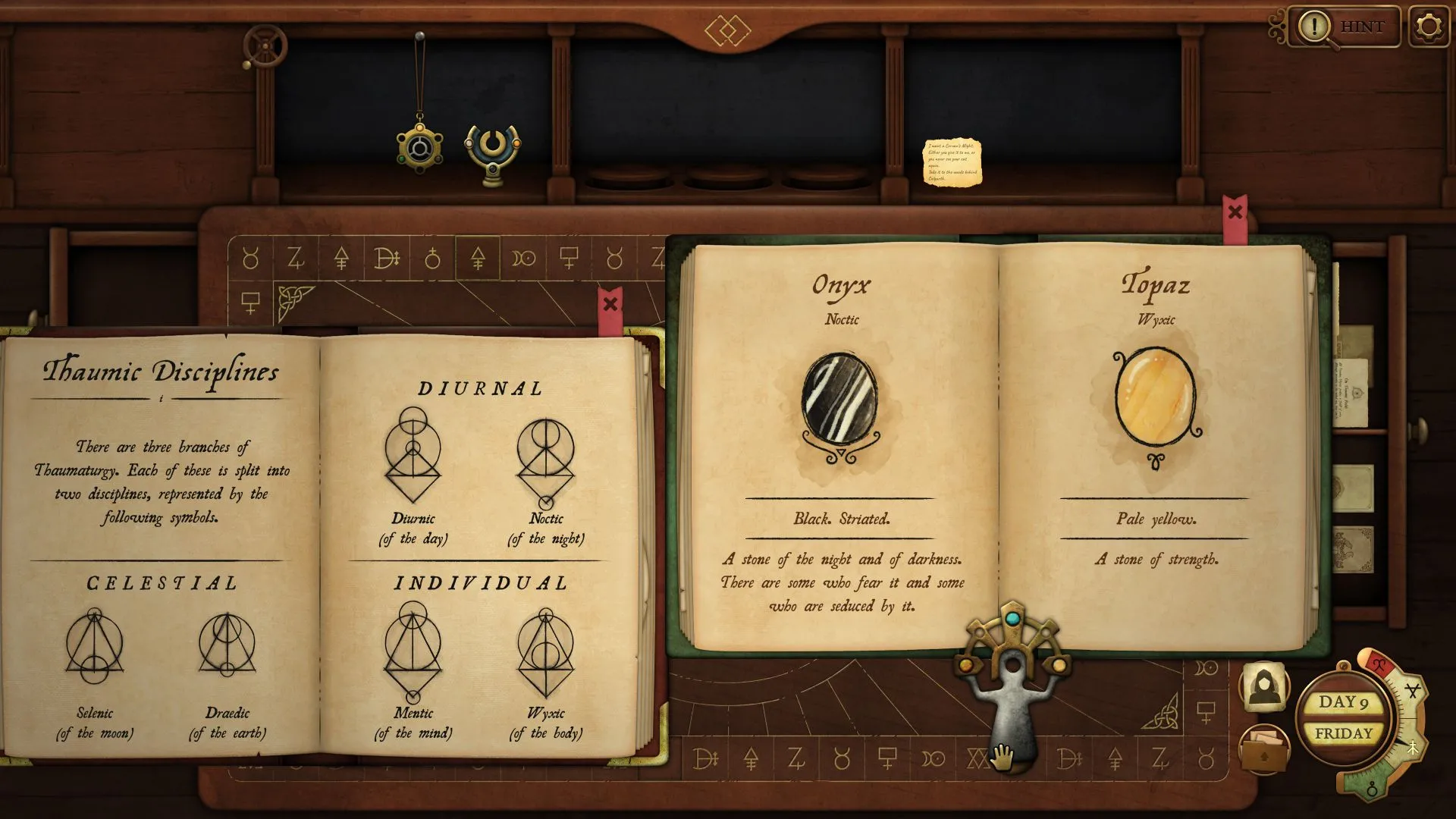Open the letters folder icon
The height and width of the screenshot is (819, 1456).
pyautogui.click(x=1264, y=748)
